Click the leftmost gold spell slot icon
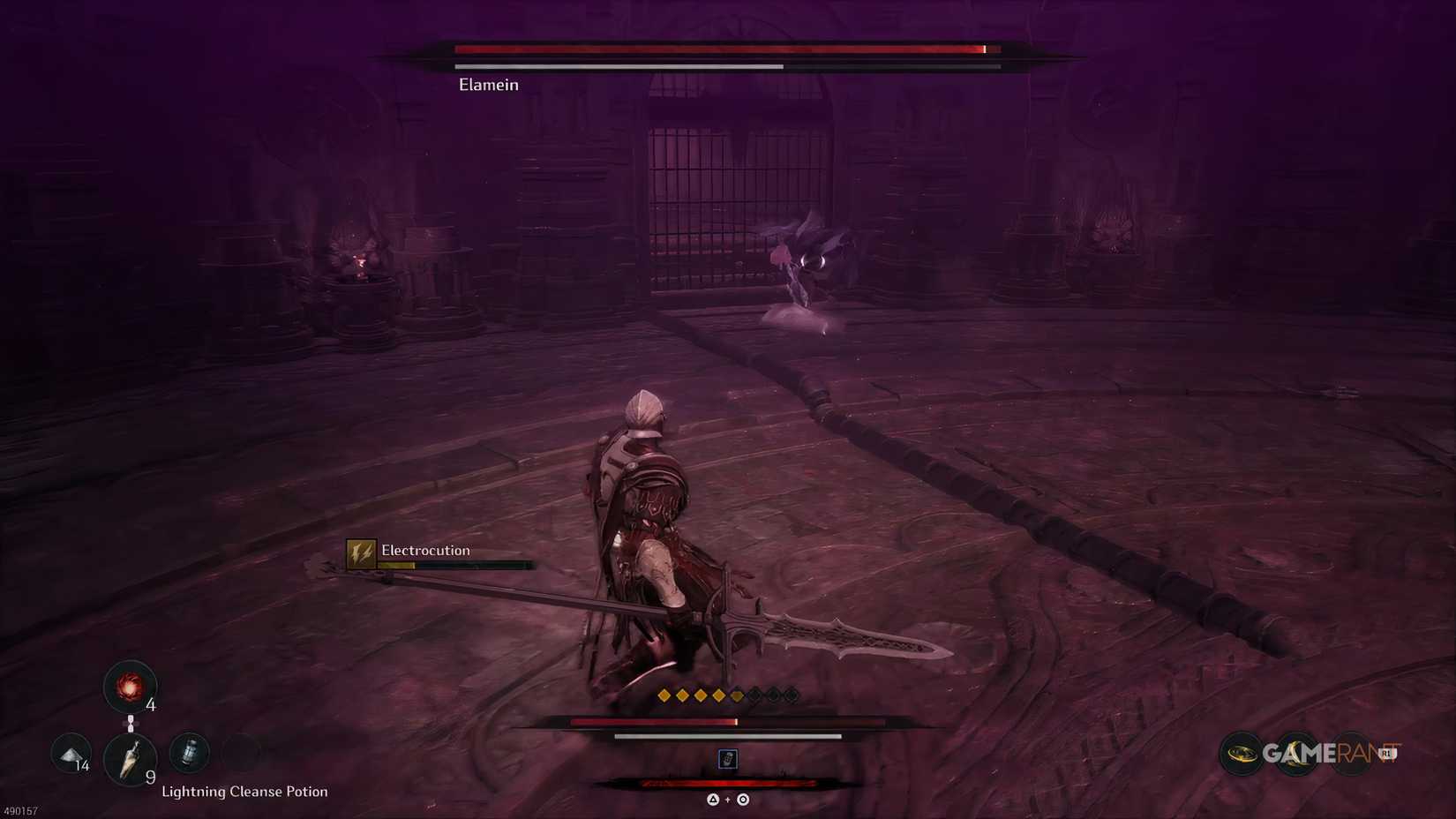 coord(664,695)
